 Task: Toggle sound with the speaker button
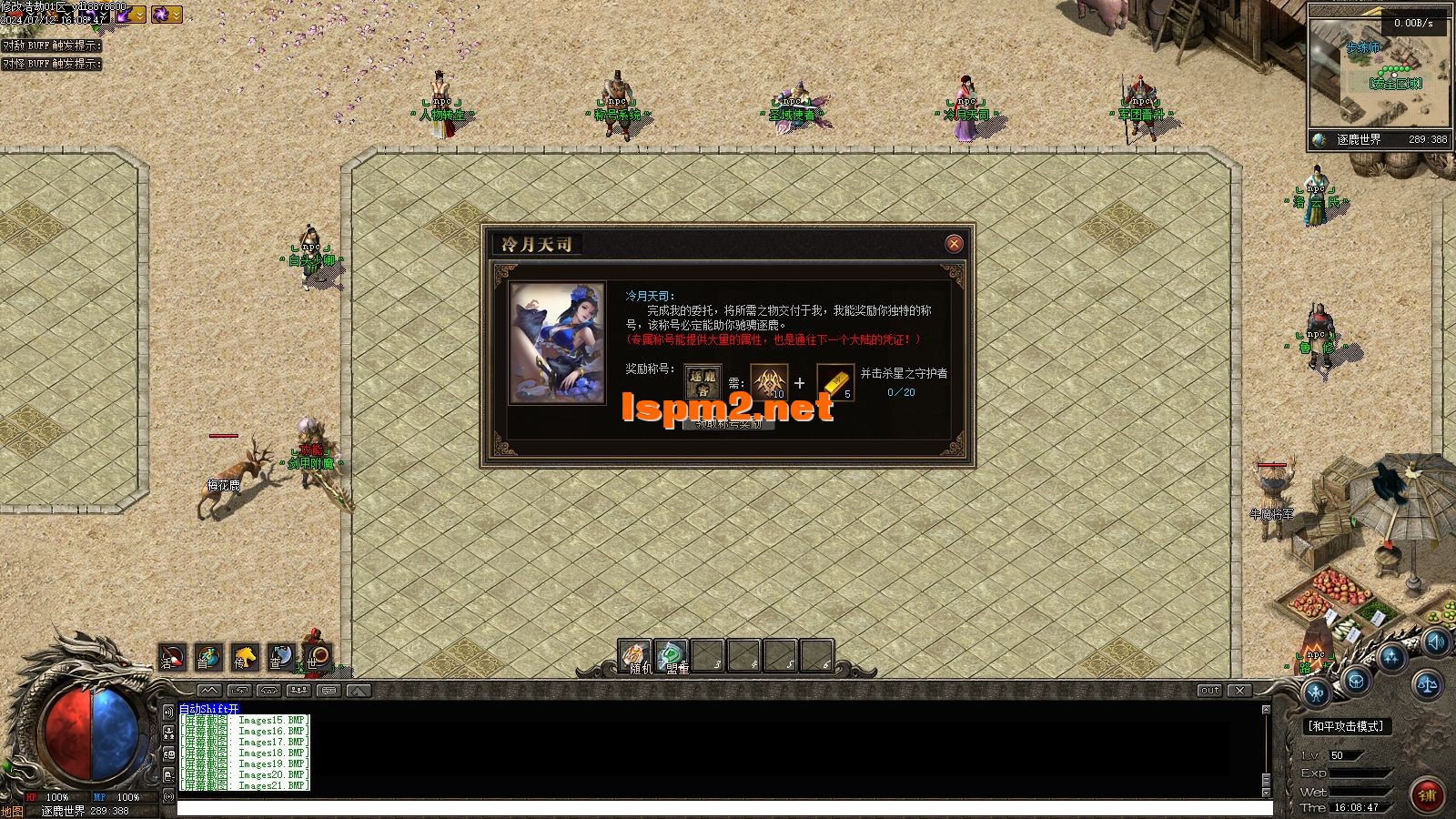tap(1435, 643)
